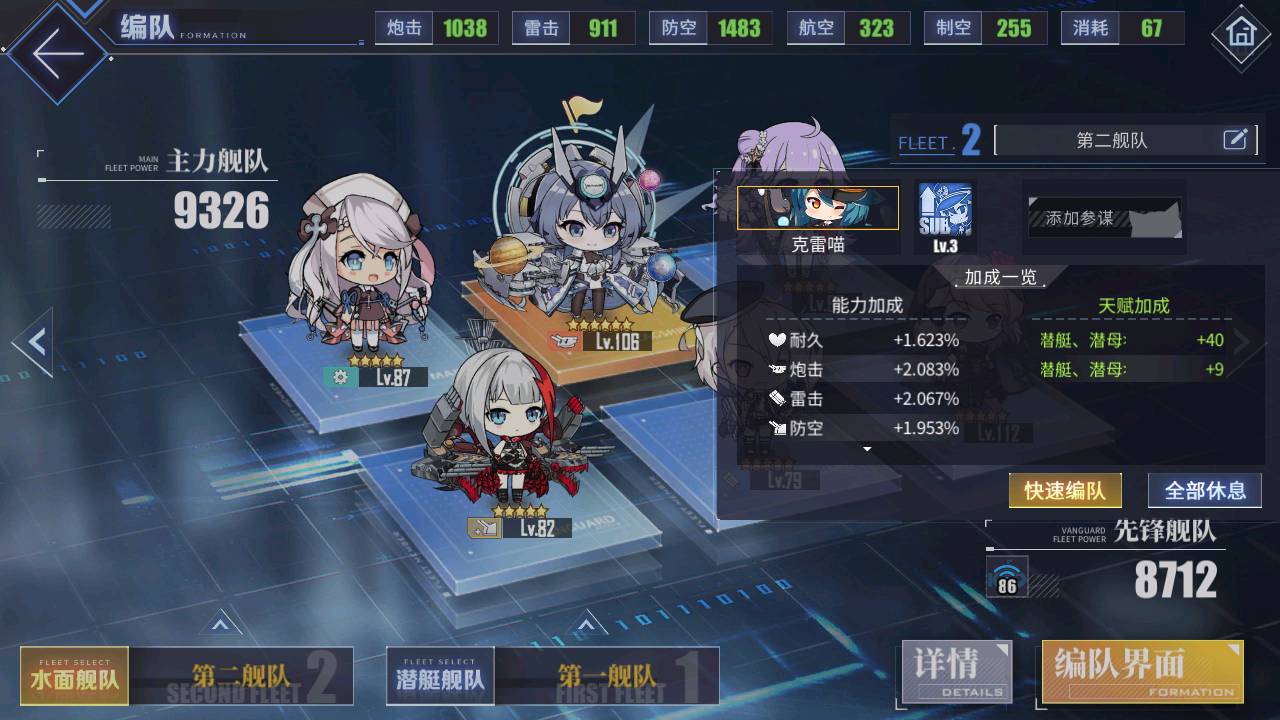The image size is (1280, 720).
Task: Select the 水面舰队 surface fleet tab
Action: pos(75,676)
